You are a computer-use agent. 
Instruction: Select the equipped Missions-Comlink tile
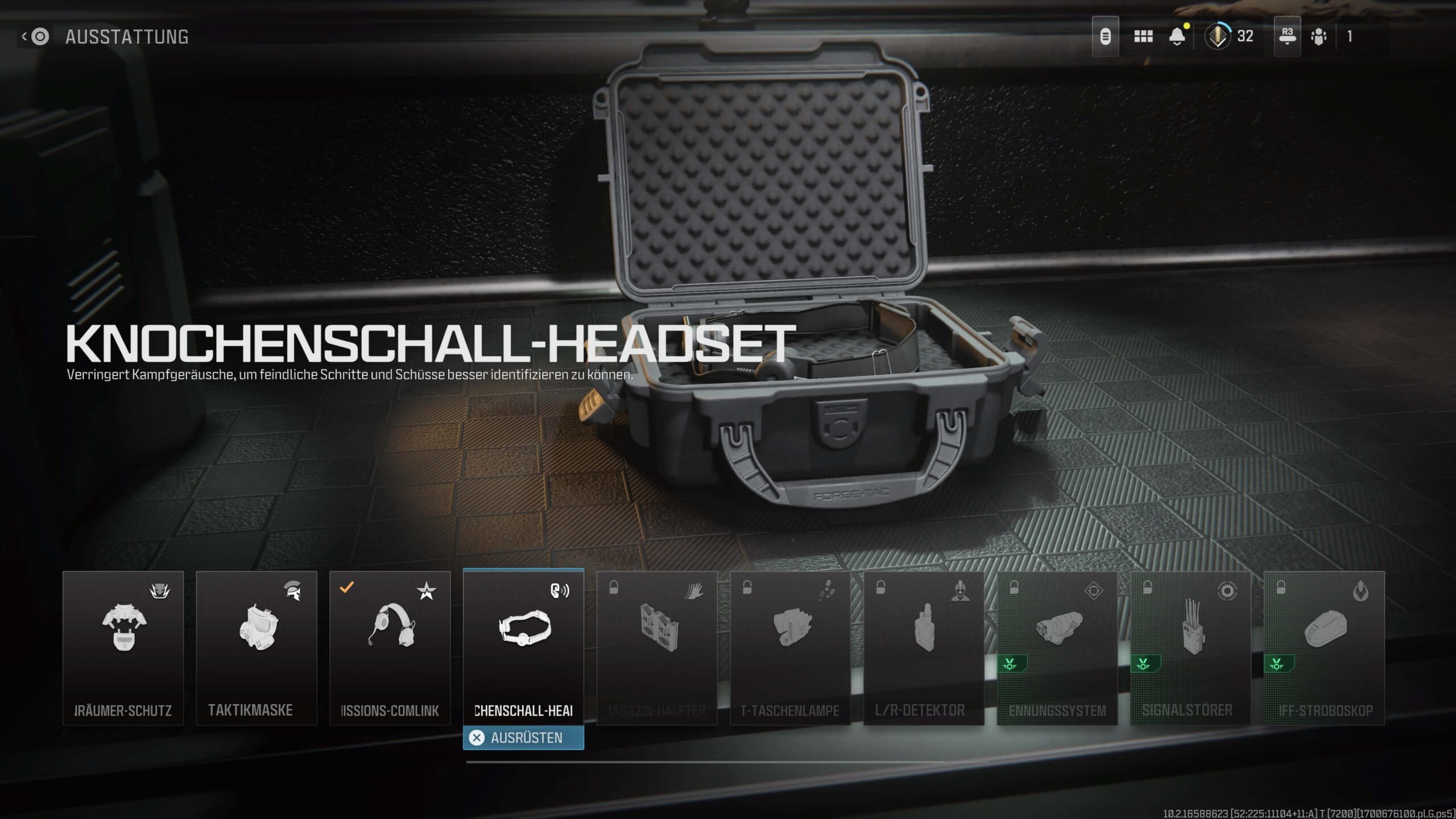[390, 647]
